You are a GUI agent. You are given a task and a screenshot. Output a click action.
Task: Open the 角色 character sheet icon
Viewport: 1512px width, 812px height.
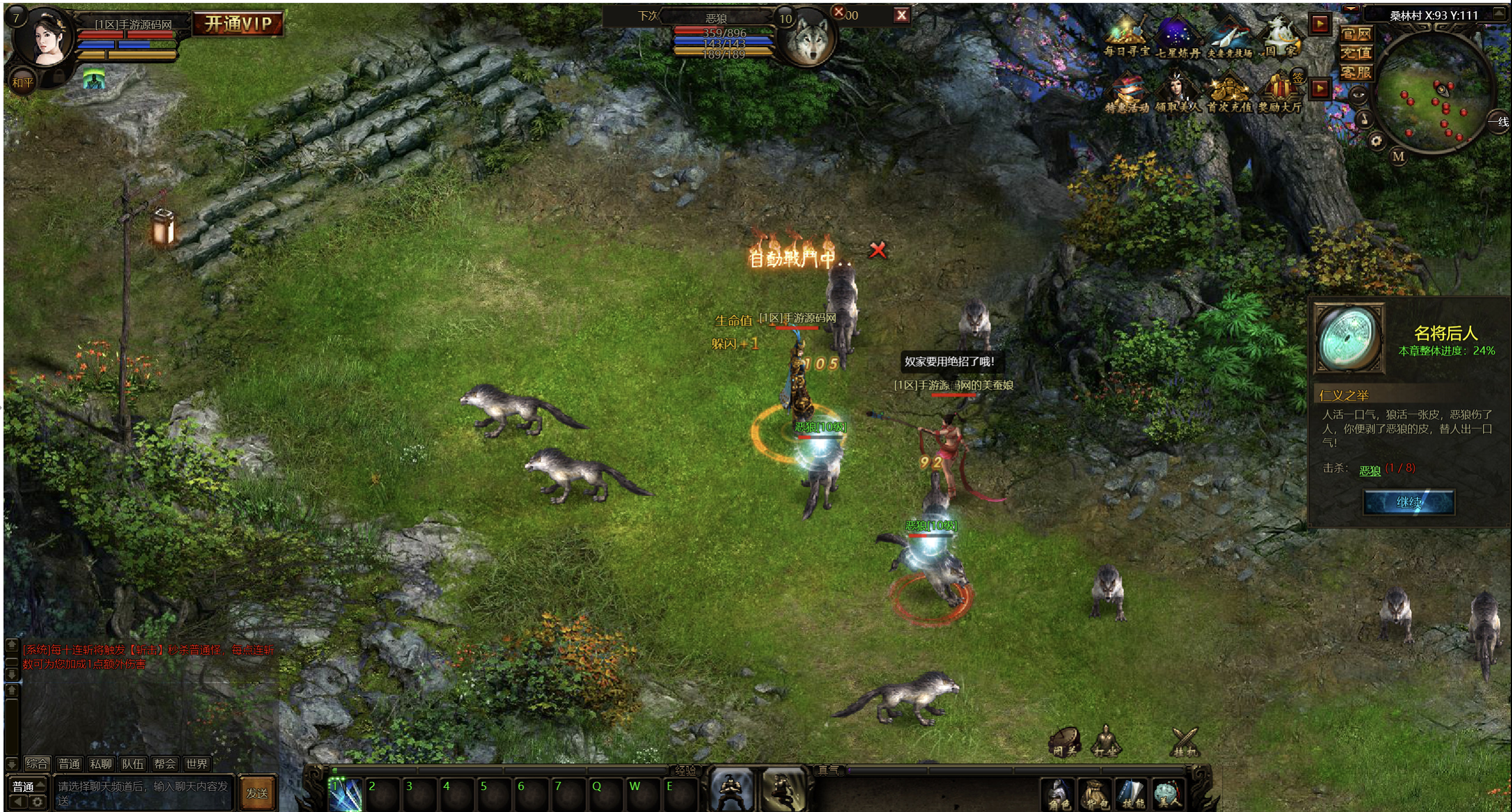click(x=1059, y=794)
